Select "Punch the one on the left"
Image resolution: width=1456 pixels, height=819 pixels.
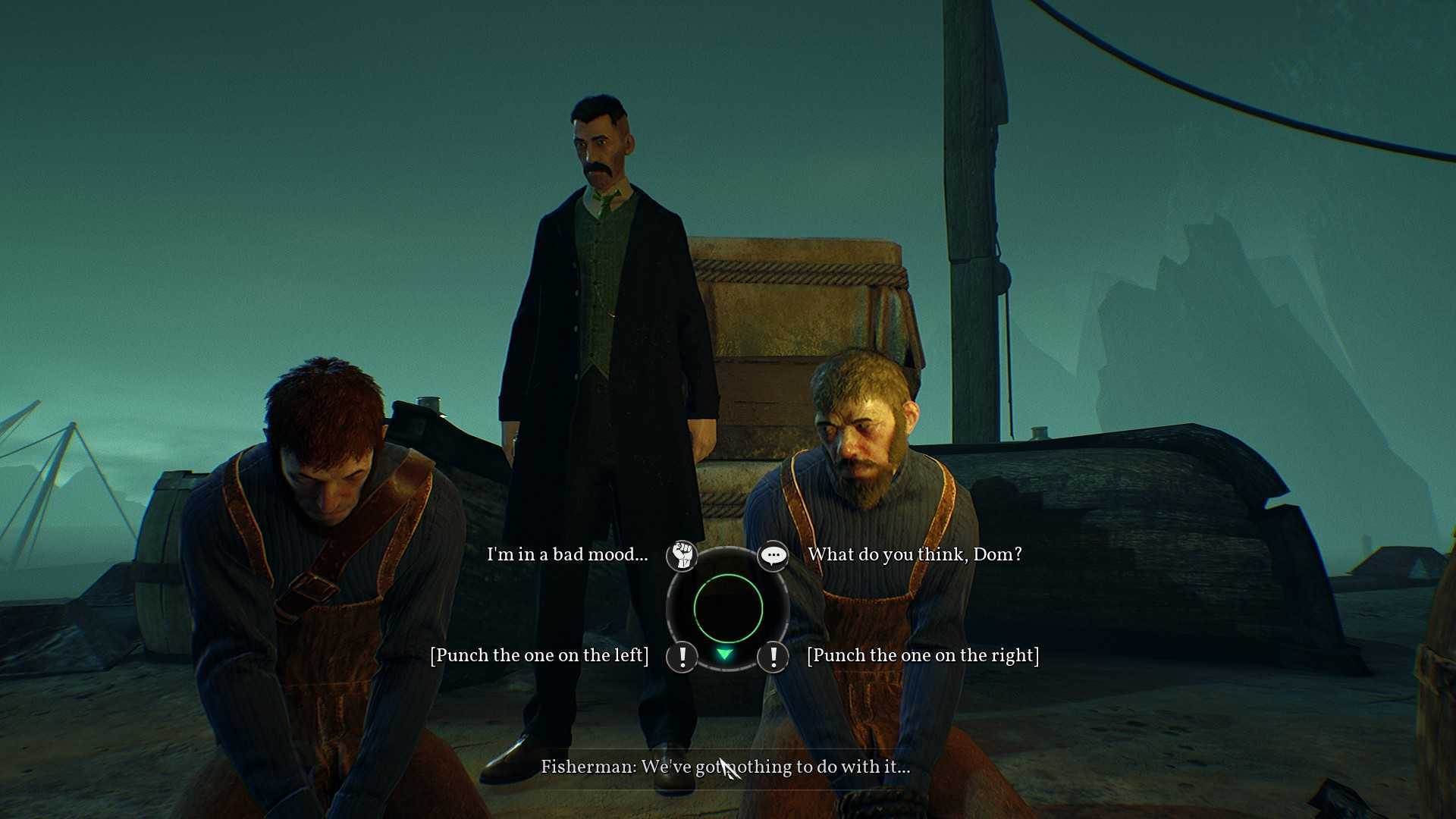point(539,655)
